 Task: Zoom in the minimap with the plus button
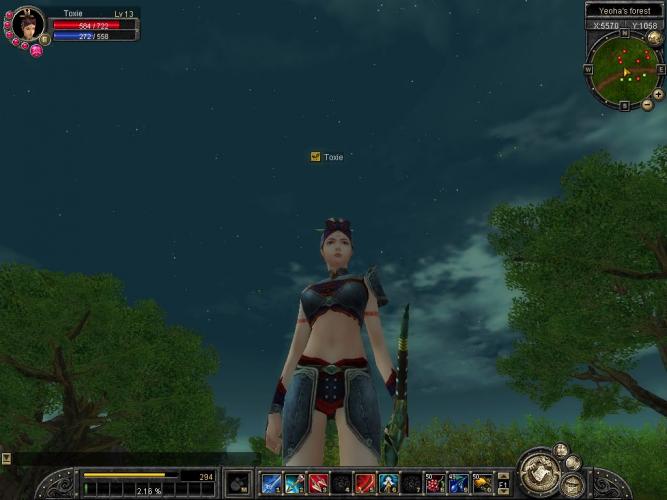[x=658, y=94]
